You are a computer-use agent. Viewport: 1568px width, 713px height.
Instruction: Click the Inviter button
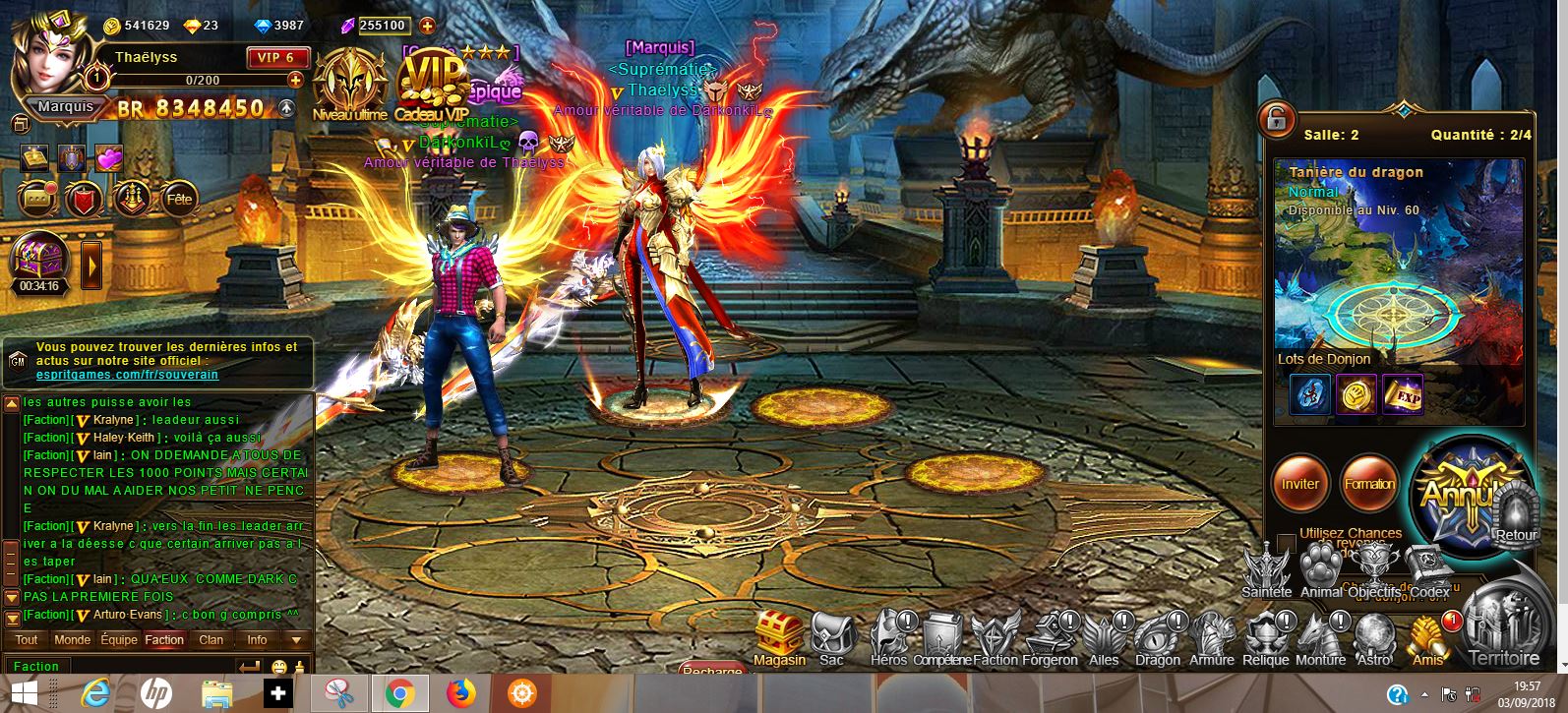click(x=1299, y=484)
